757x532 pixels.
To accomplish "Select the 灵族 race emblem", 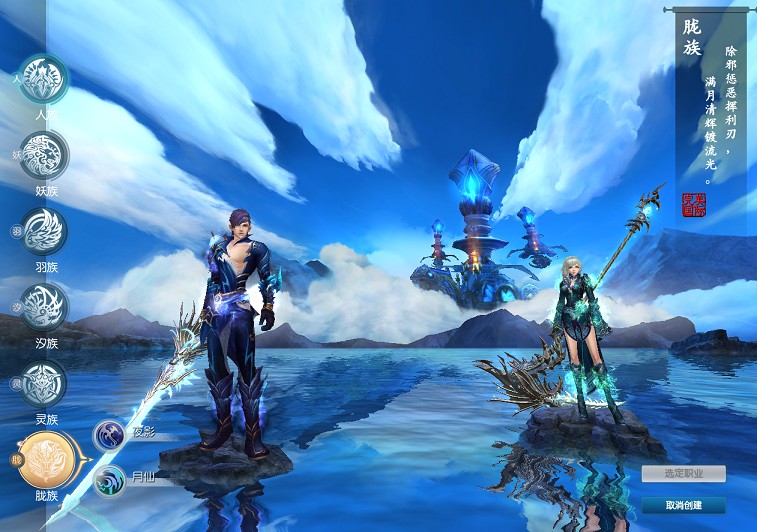I will coord(44,383).
